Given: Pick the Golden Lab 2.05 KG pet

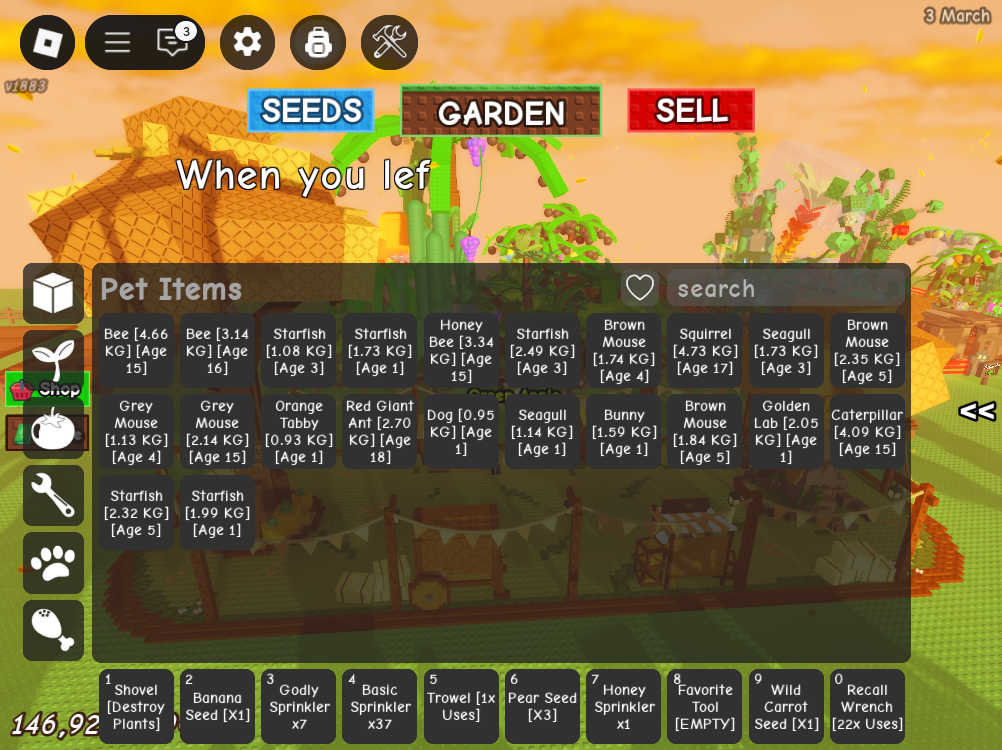Looking at the screenshot, I should (x=786, y=432).
